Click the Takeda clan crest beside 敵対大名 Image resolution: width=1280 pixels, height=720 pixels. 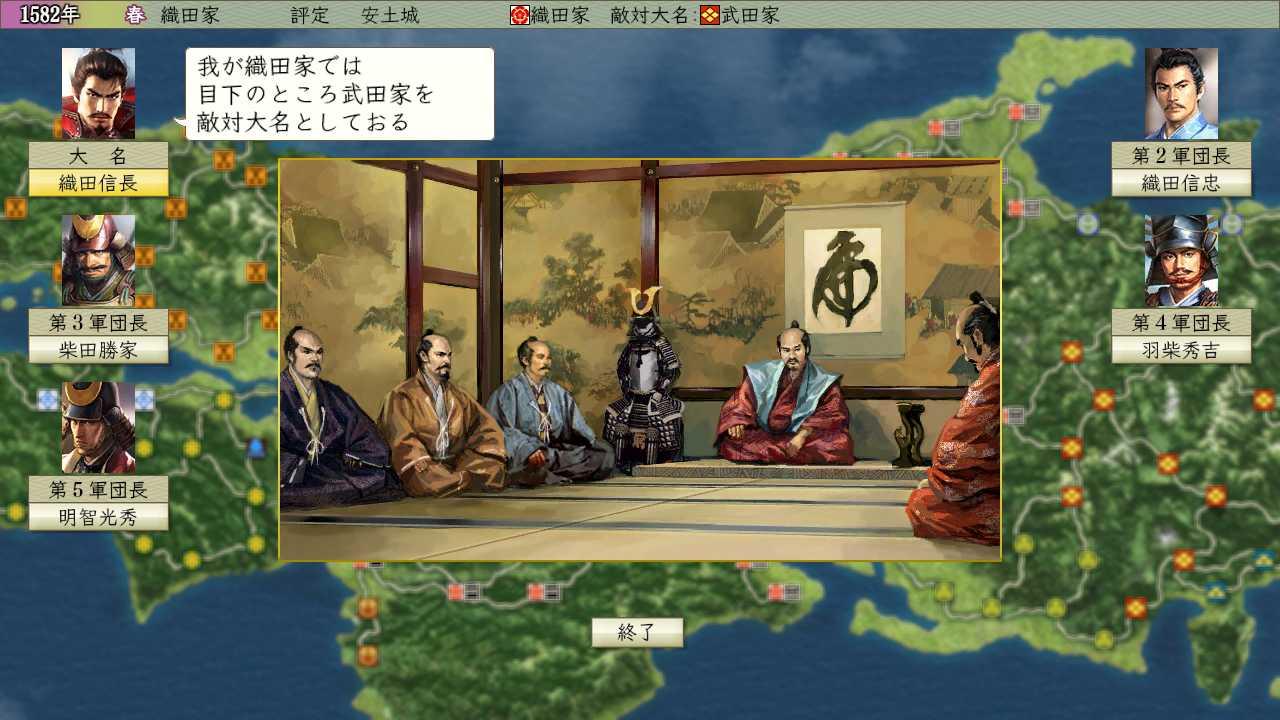pyautogui.click(x=710, y=15)
